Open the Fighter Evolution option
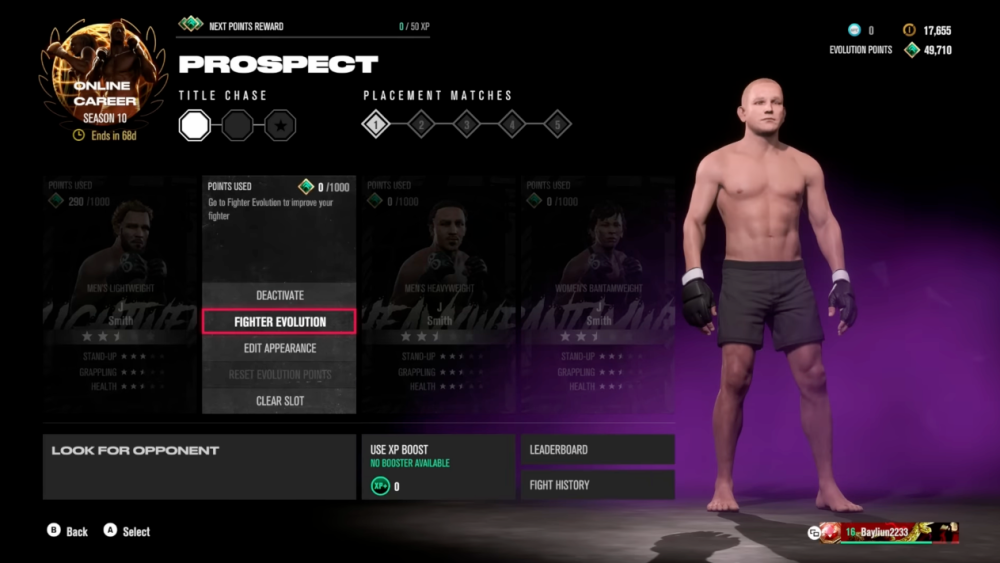 279,322
